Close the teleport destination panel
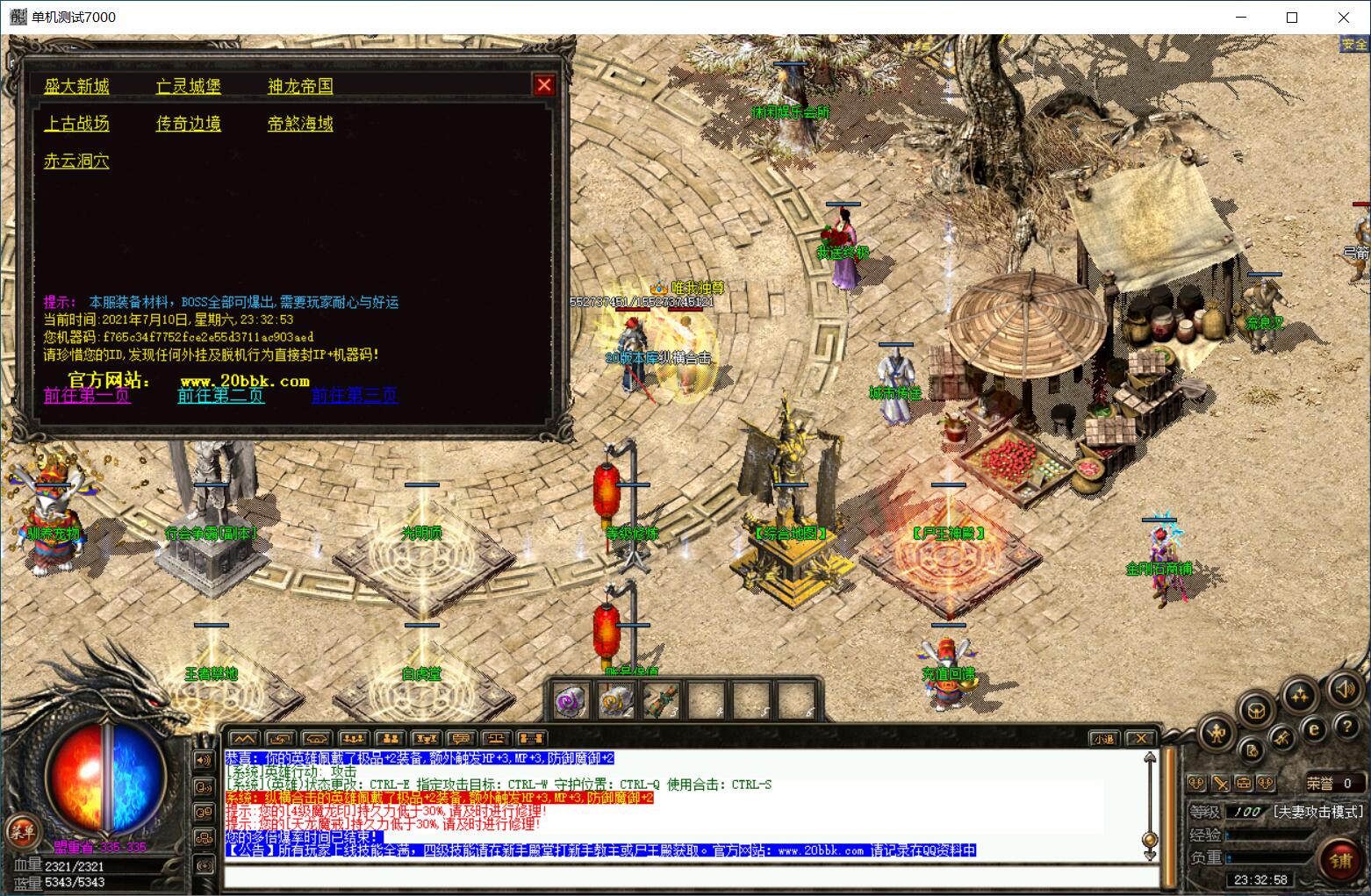This screenshot has width=1371, height=896. pyautogui.click(x=544, y=85)
